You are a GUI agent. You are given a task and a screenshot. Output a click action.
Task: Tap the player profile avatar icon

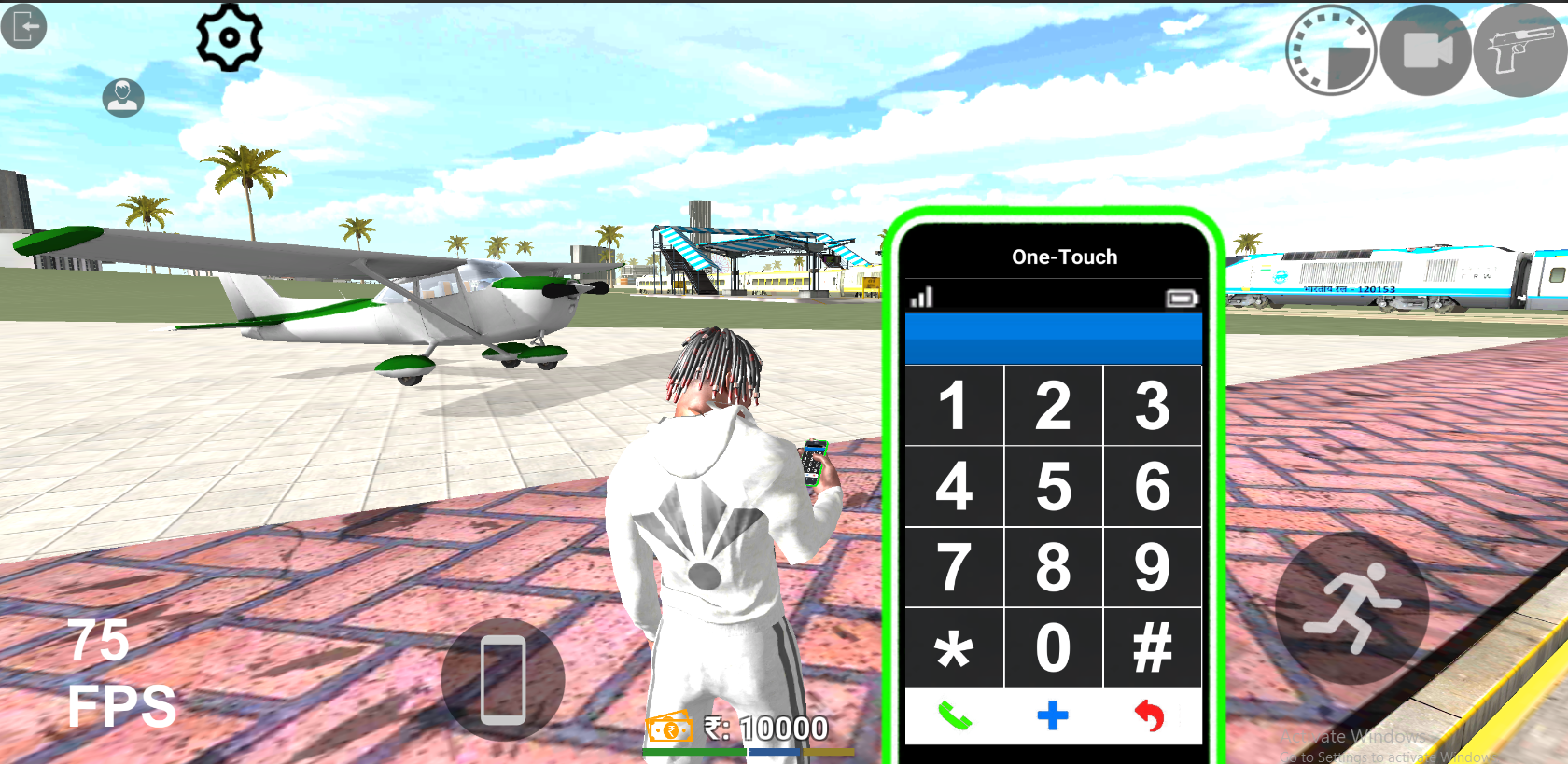pyautogui.click(x=121, y=98)
